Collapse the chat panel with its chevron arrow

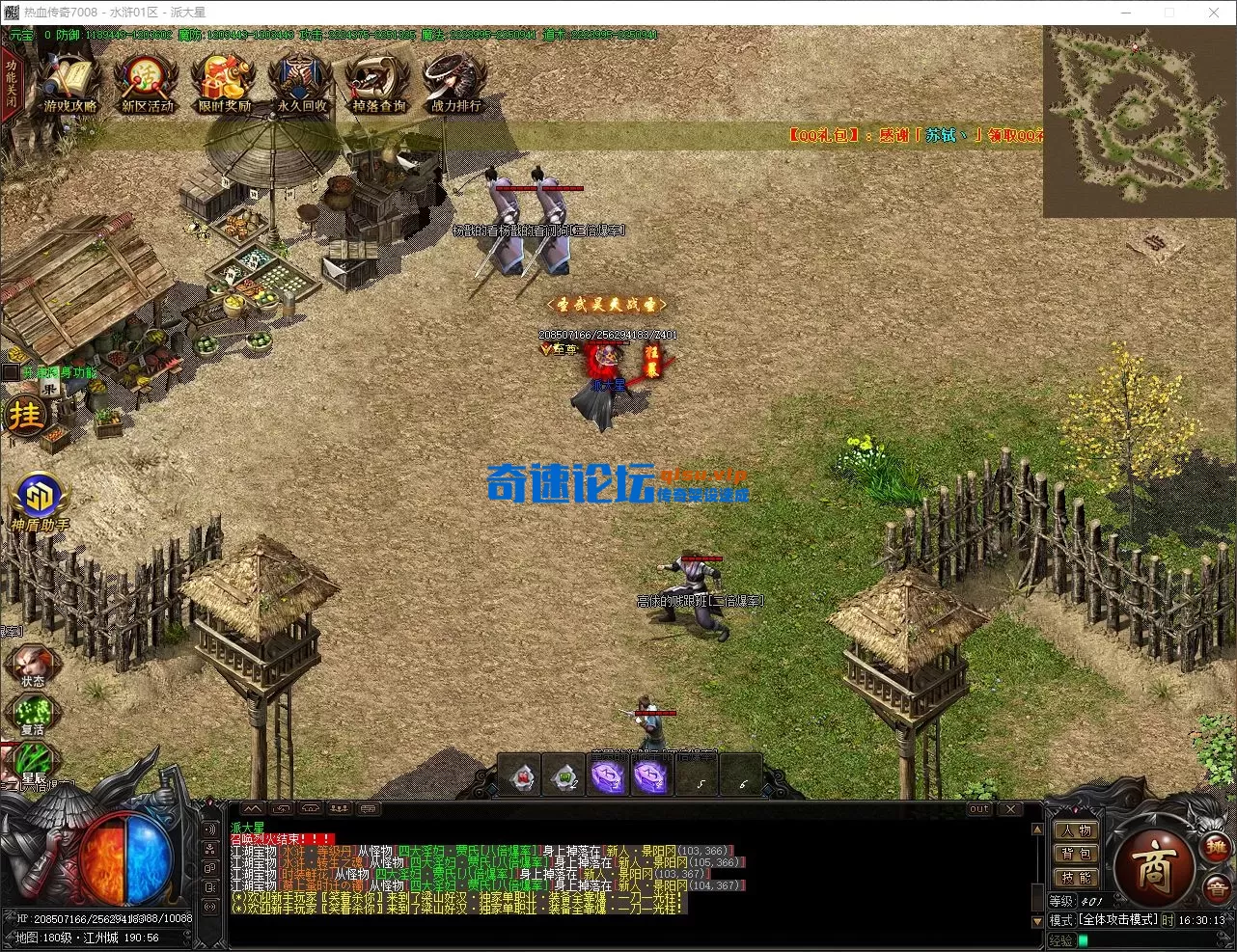[253, 808]
